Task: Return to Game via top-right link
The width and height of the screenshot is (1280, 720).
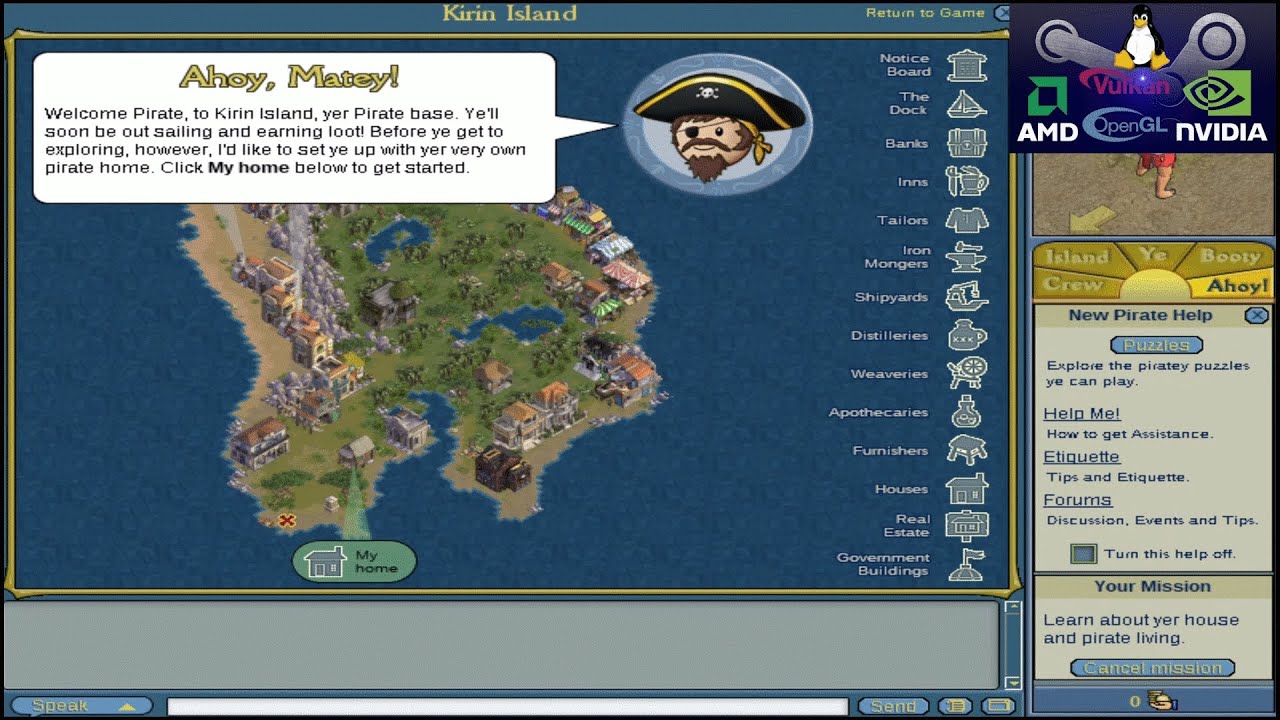Action: (x=925, y=13)
